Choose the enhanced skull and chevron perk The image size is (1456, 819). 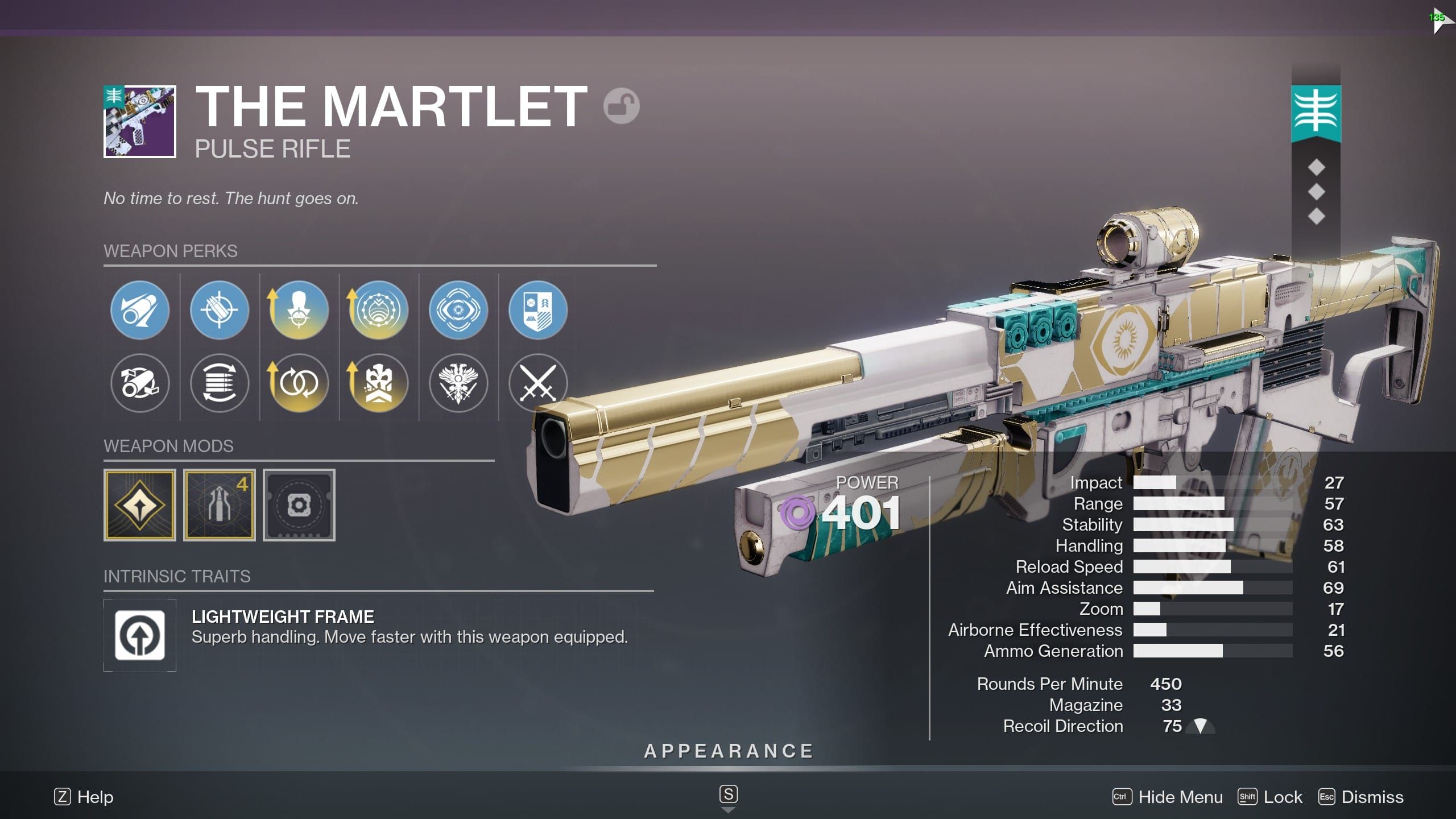click(379, 383)
